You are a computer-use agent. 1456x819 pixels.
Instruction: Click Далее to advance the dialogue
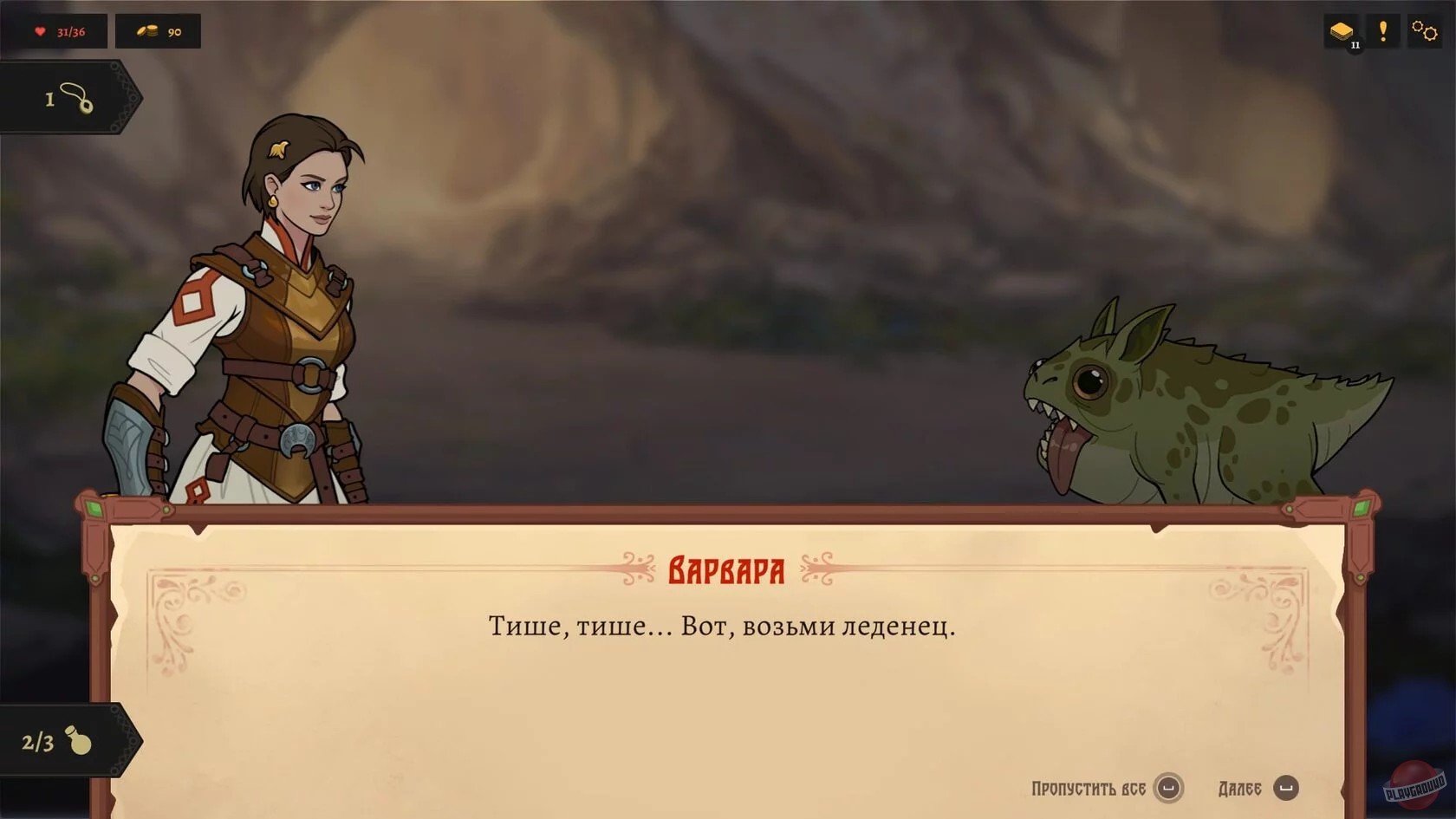[1238, 788]
